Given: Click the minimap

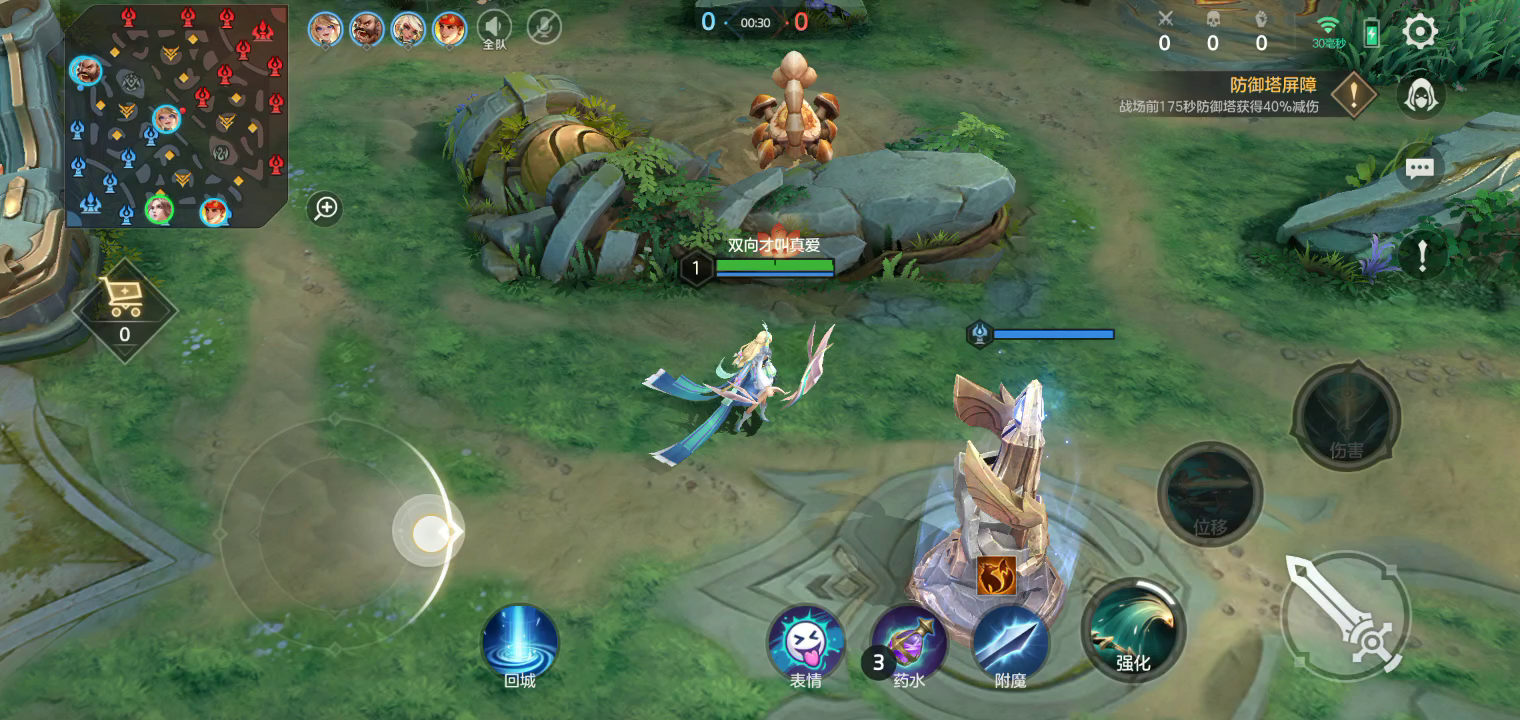Looking at the screenshot, I should (x=176, y=116).
